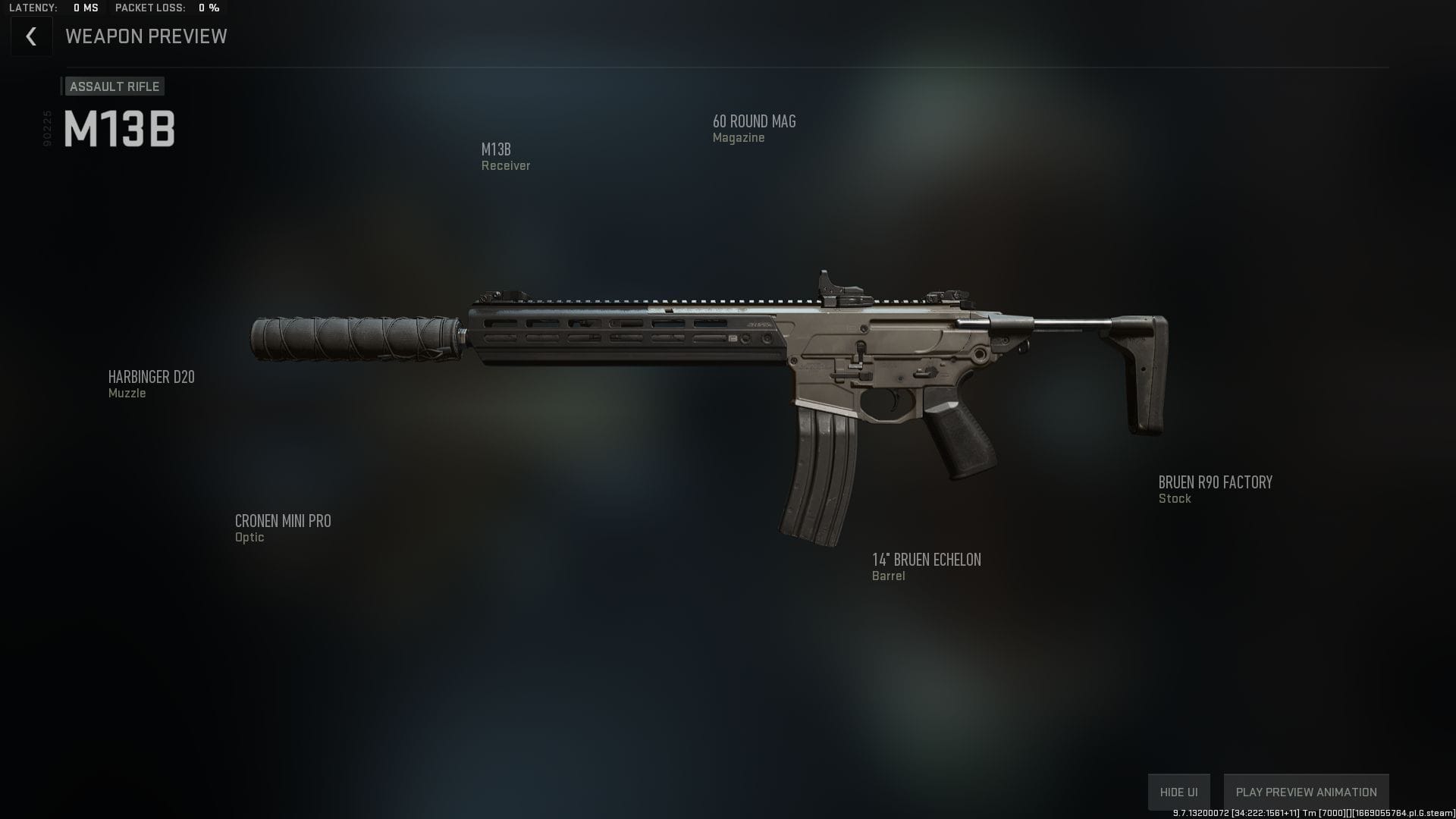The width and height of the screenshot is (1456, 819).
Task: Play the preview animation
Action: click(1306, 792)
